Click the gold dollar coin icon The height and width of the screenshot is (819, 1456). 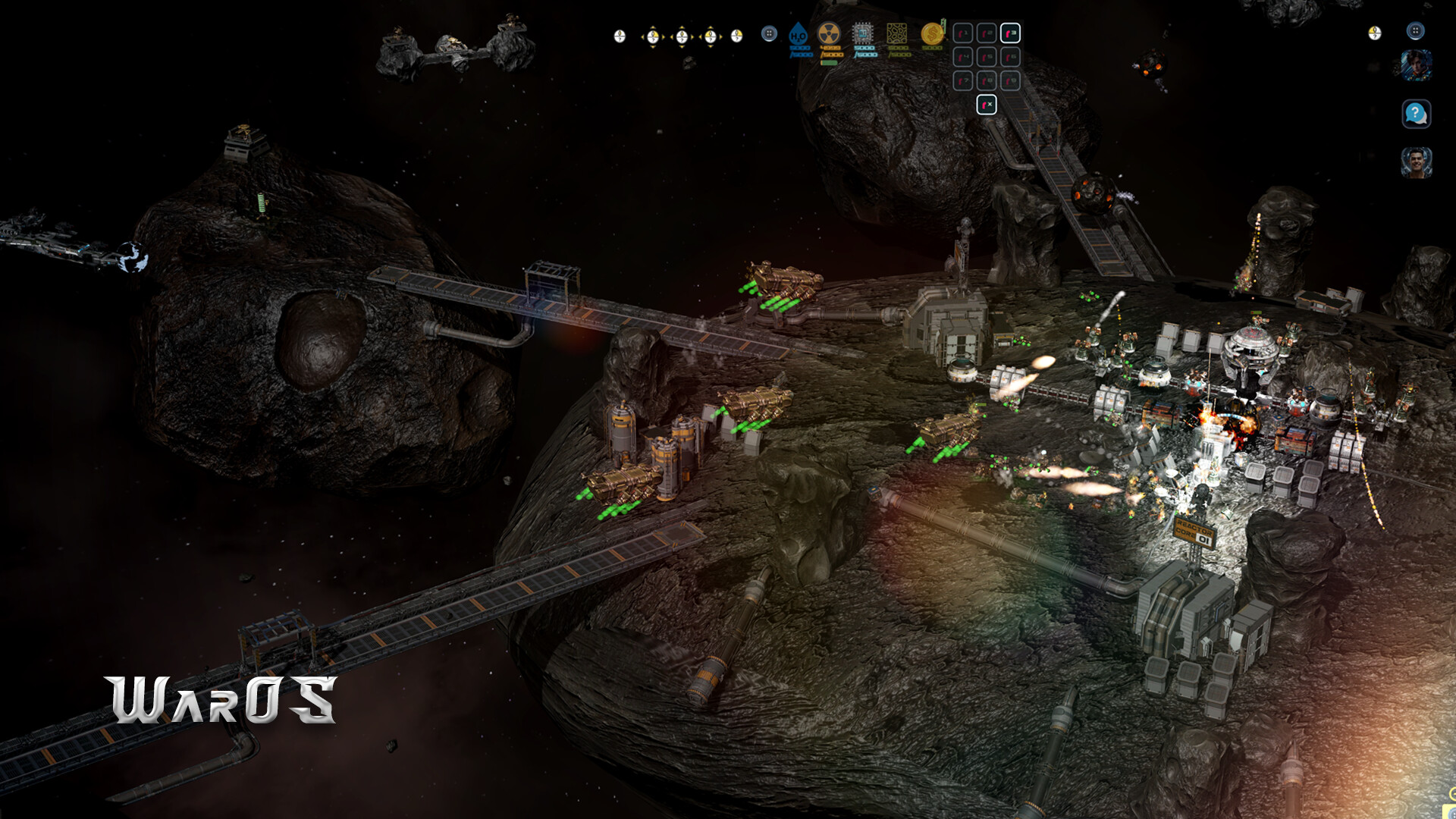932,33
